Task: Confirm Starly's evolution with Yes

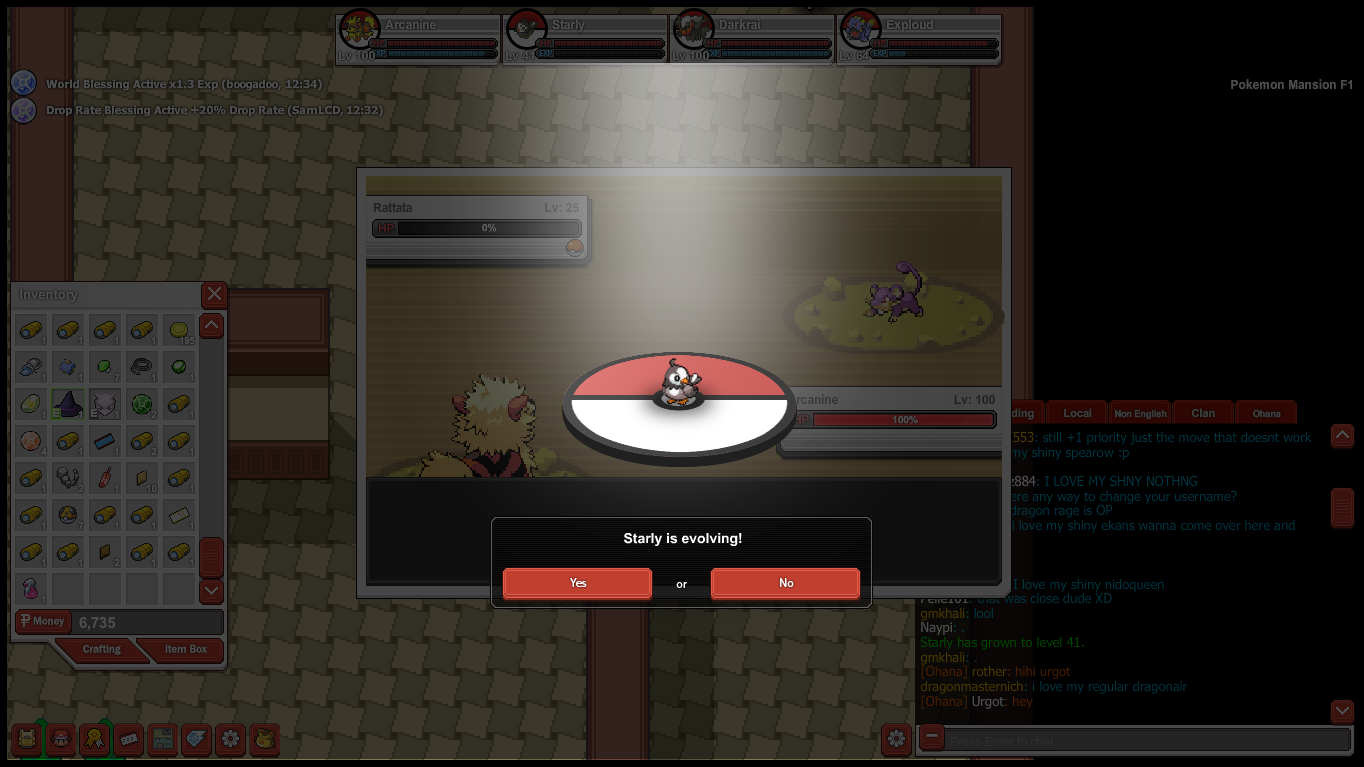Action: 577,583
